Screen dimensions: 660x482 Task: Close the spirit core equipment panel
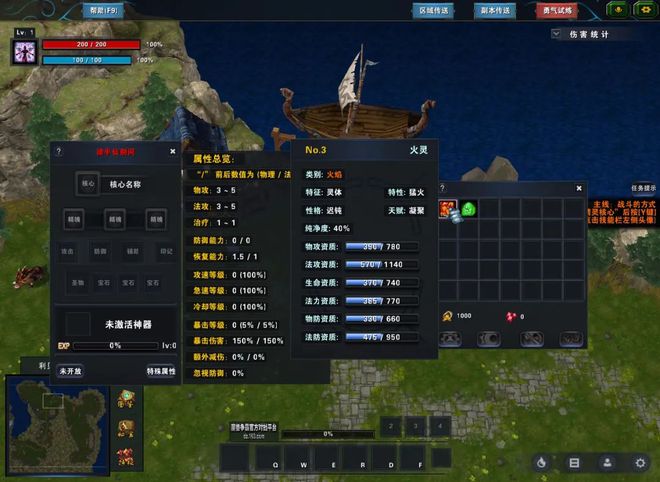click(172, 152)
